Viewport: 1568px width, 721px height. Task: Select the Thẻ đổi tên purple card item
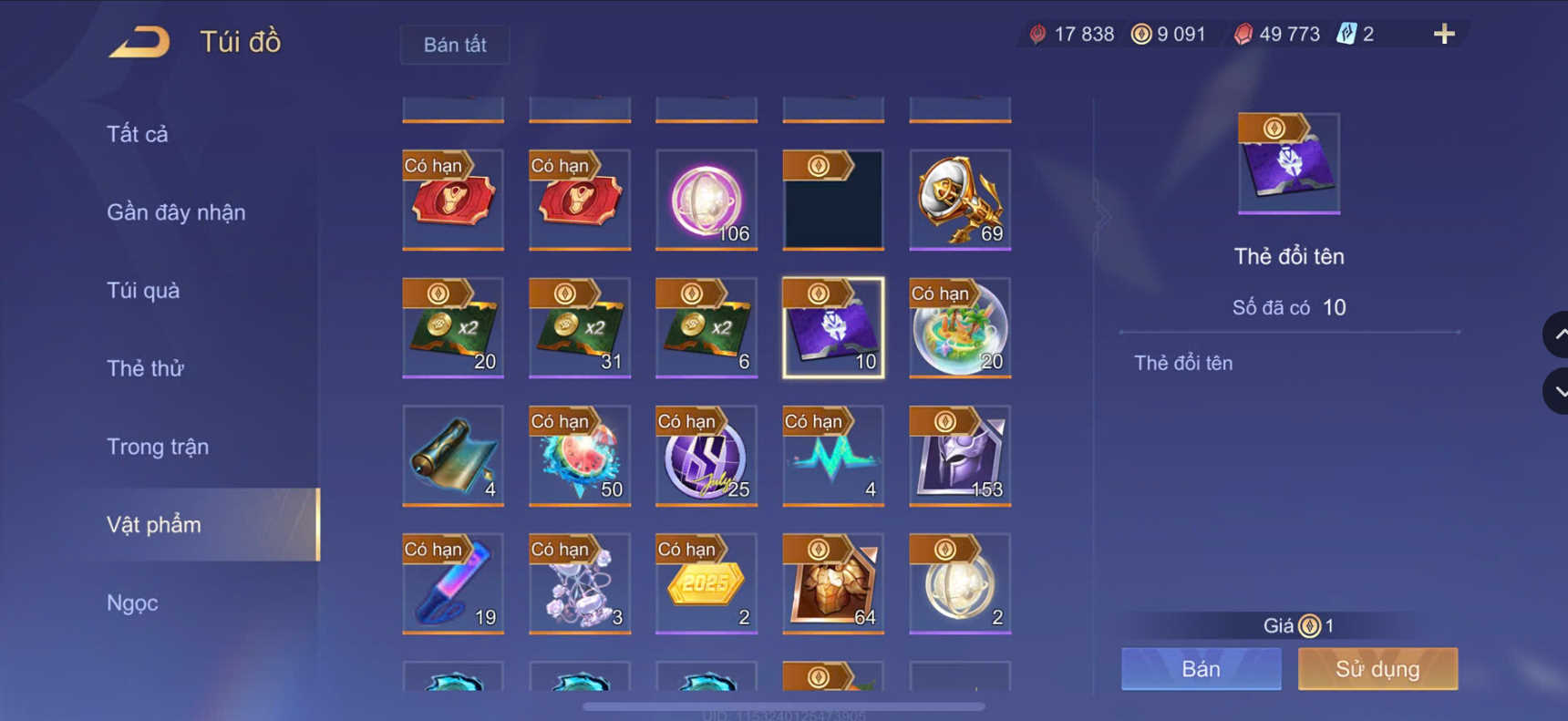[x=831, y=328]
